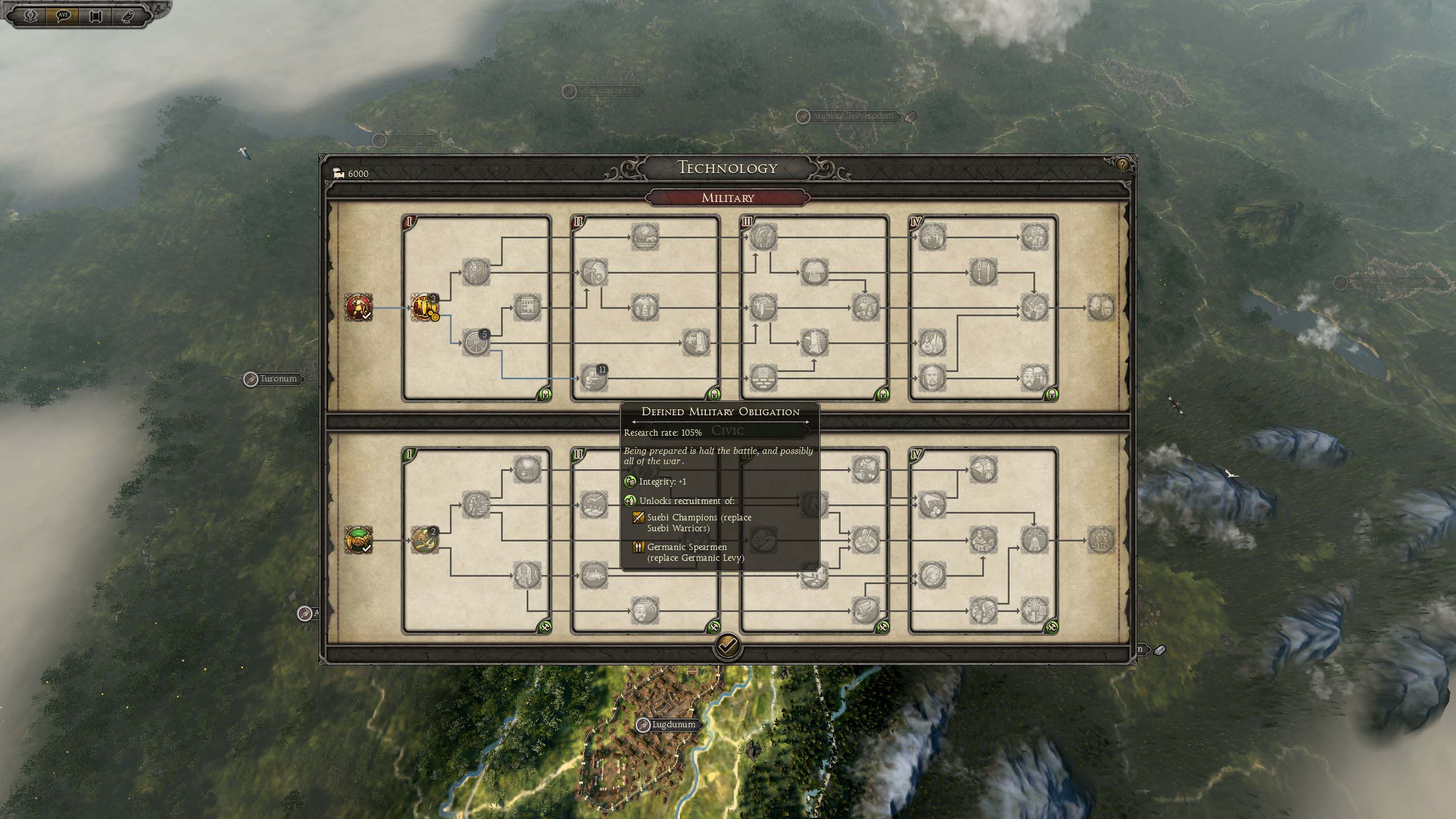Open the owl advisor button
This screenshot has height=819, width=1456.
pyautogui.click(x=127, y=15)
